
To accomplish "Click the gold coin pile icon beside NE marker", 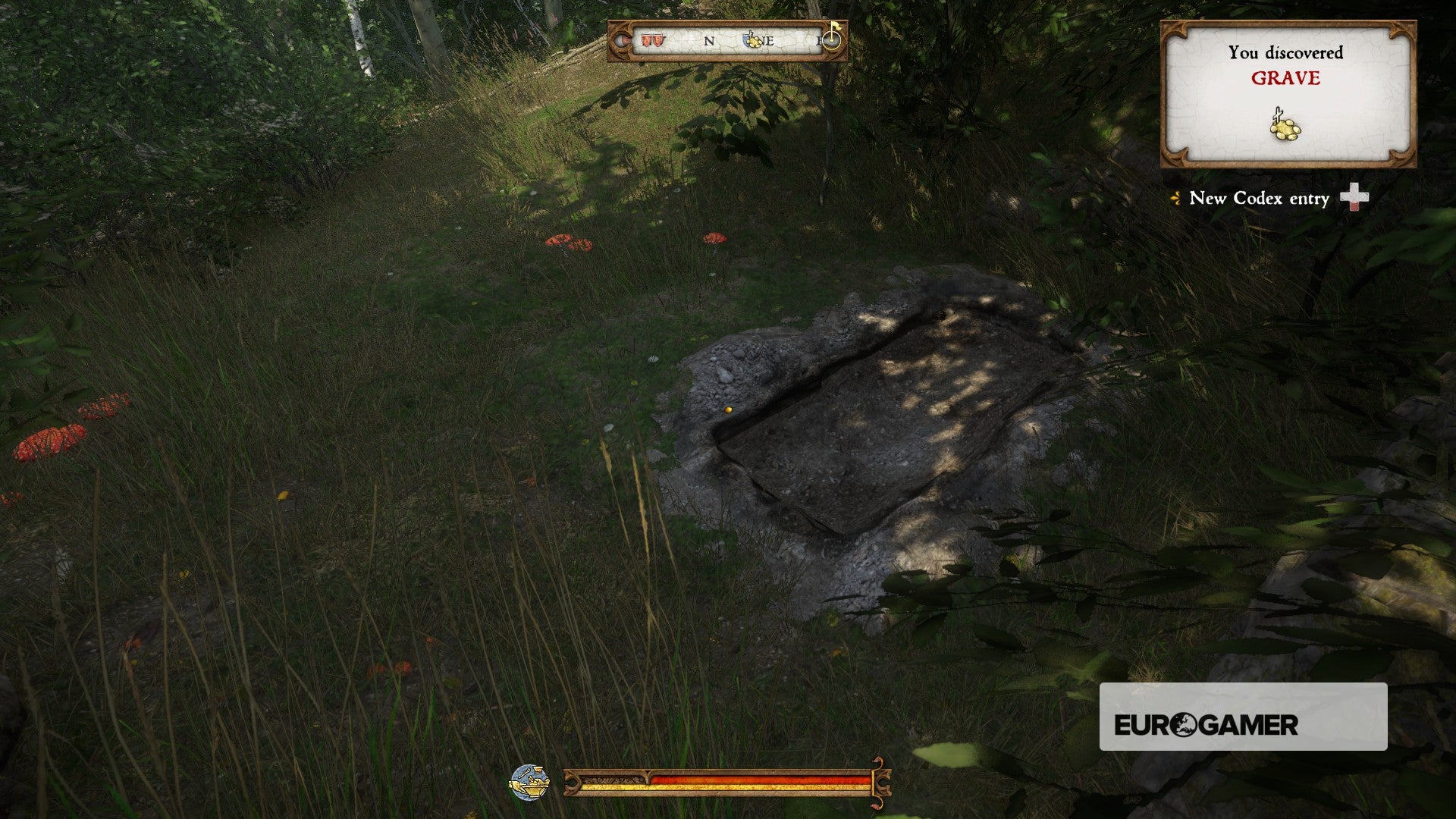I will coord(755,43).
